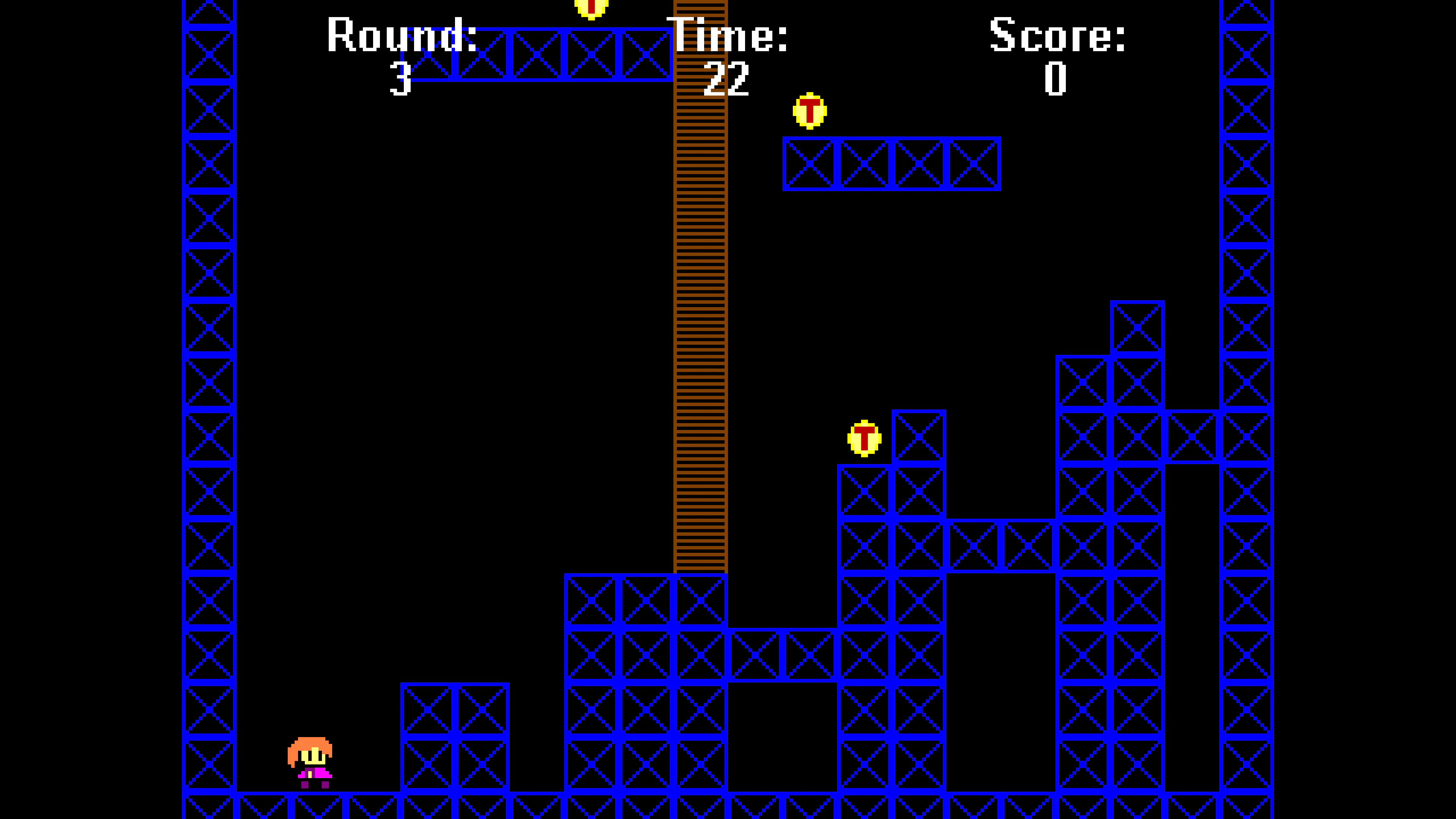This screenshot has height=819, width=1456.
Task: Click the T coin above the top platform
Action: tap(591, 8)
